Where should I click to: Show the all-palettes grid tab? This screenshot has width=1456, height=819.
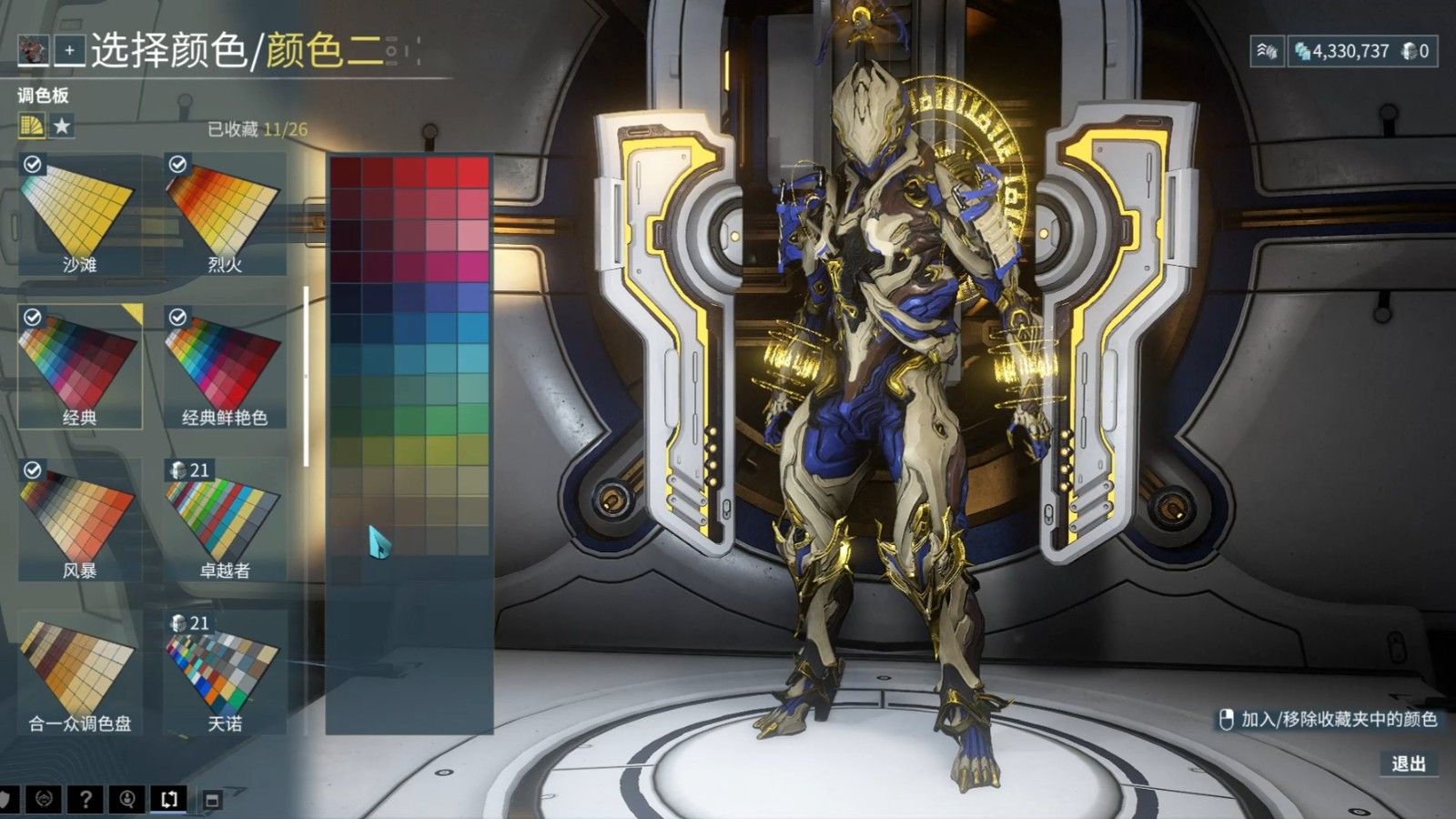[x=32, y=126]
